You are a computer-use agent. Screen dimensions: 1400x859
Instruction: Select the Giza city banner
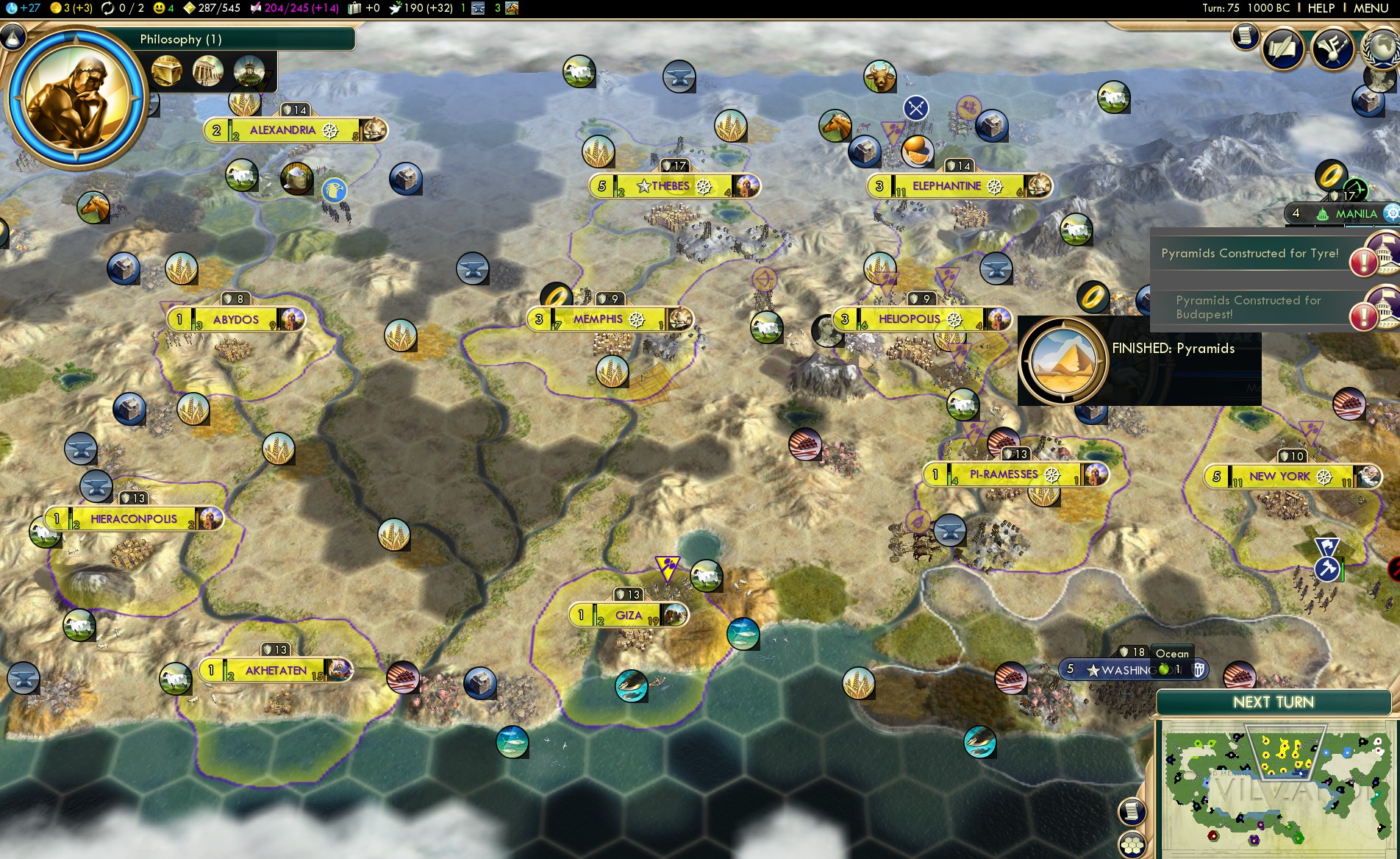click(x=629, y=616)
